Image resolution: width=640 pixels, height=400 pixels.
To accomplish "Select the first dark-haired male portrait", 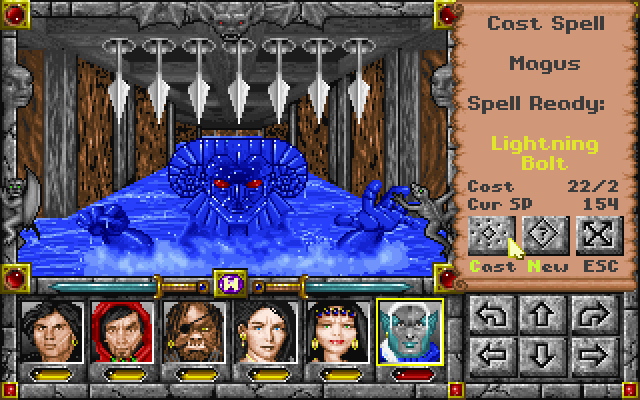I will pyautogui.click(x=48, y=332).
